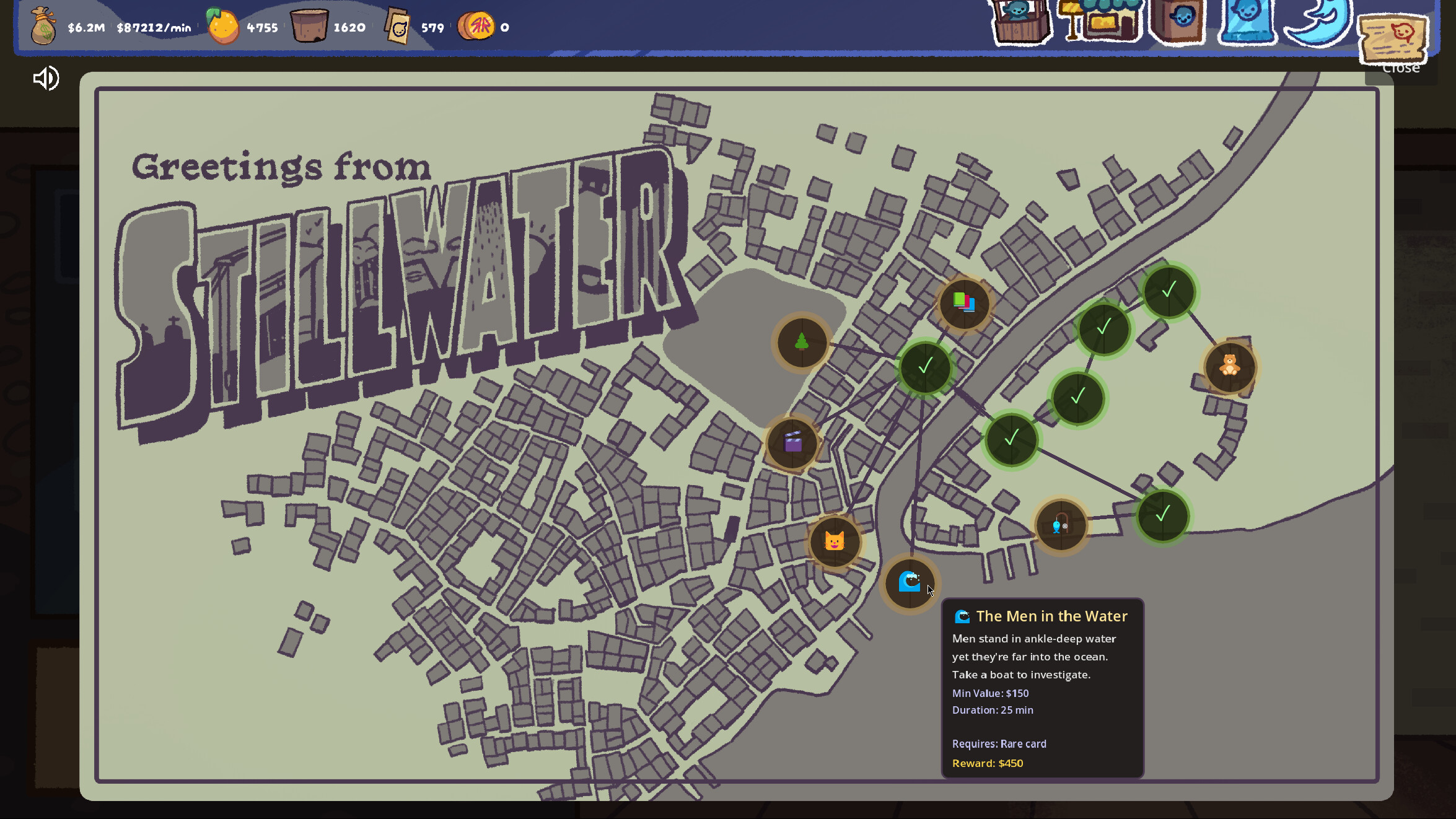
Task: Mute the game sound with the speaker toggle
Action: tap(45, 79)
